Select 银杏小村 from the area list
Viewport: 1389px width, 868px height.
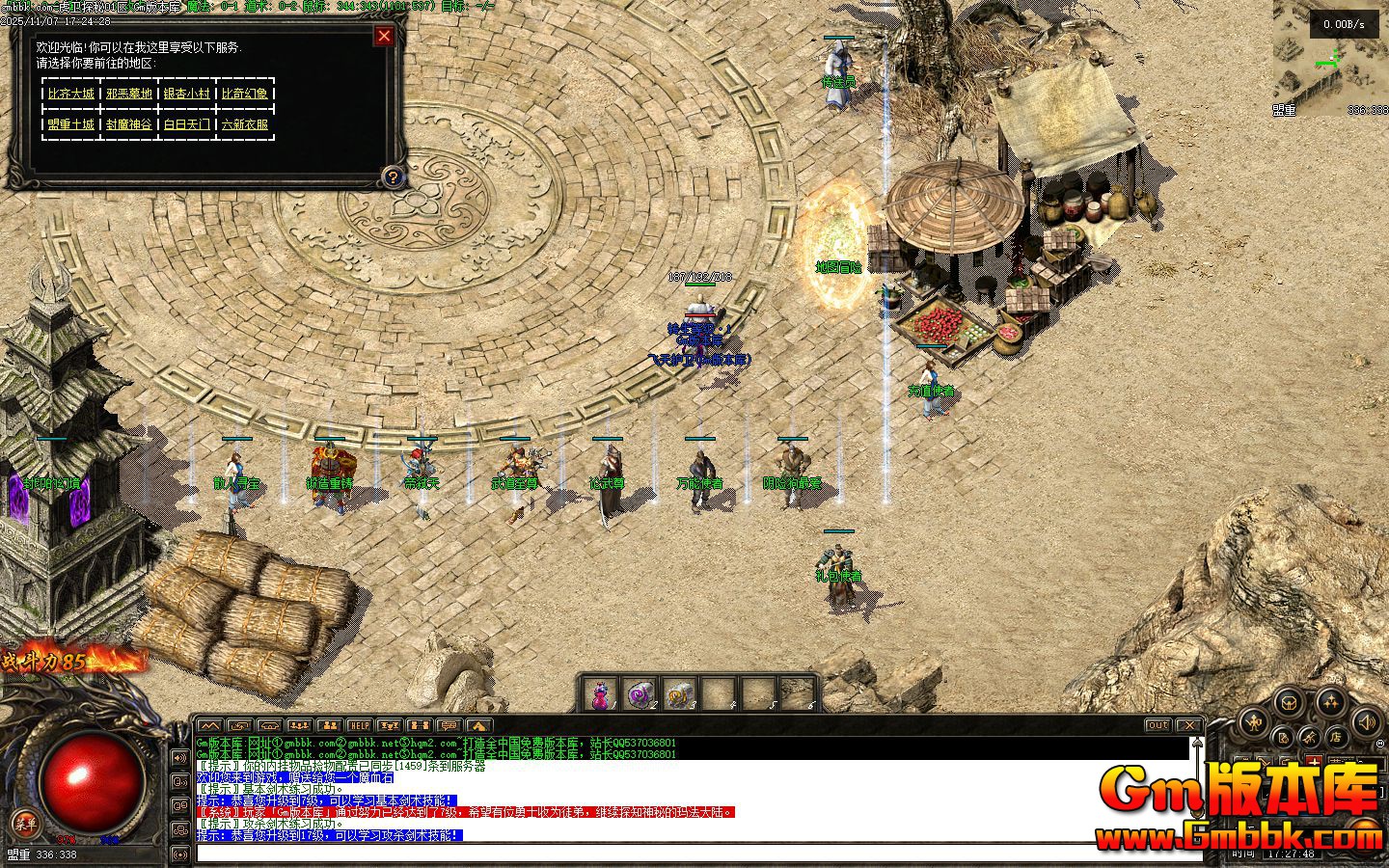tap(186, 94)
